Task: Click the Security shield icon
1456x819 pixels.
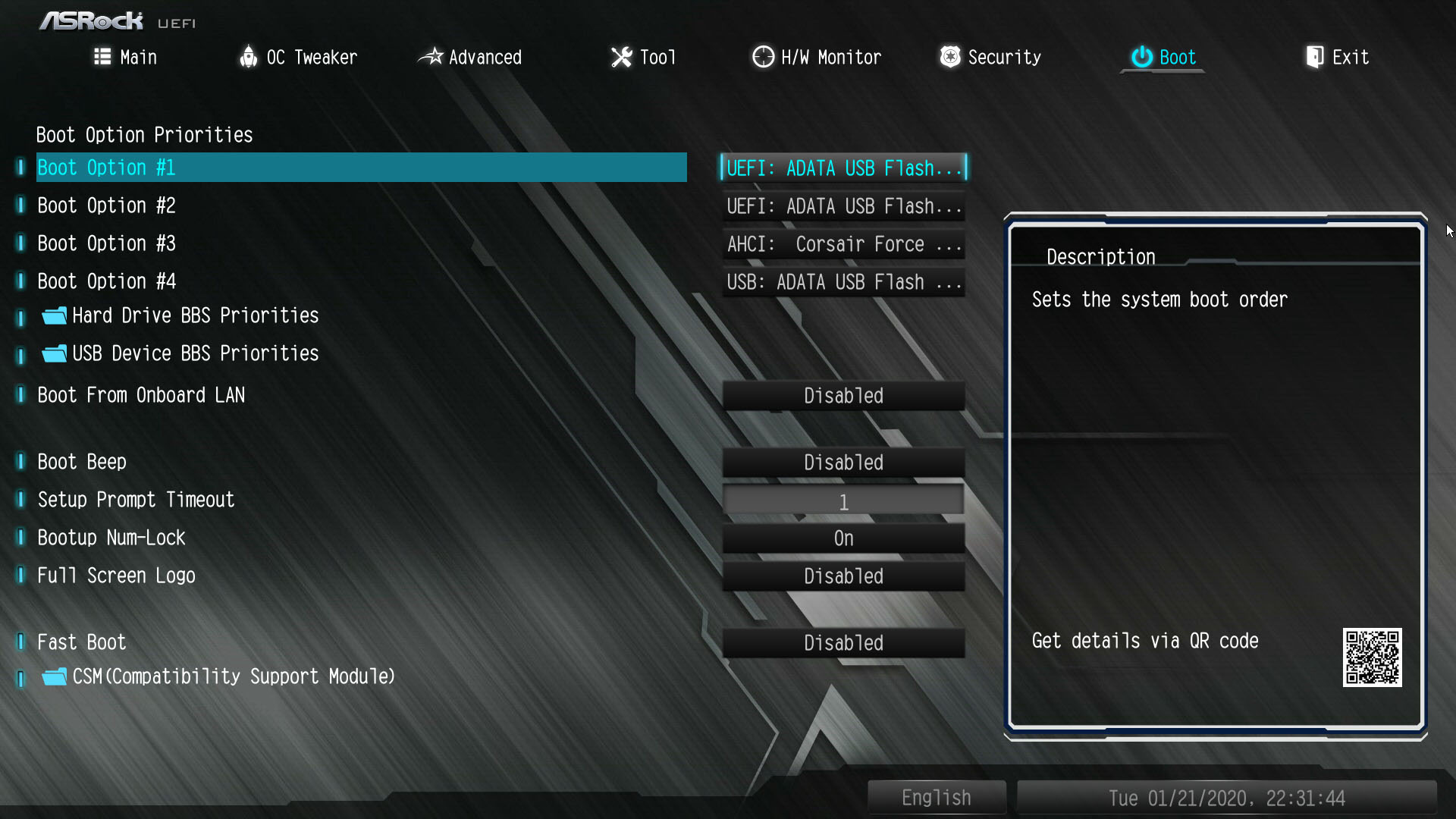Action: [949, 57]
